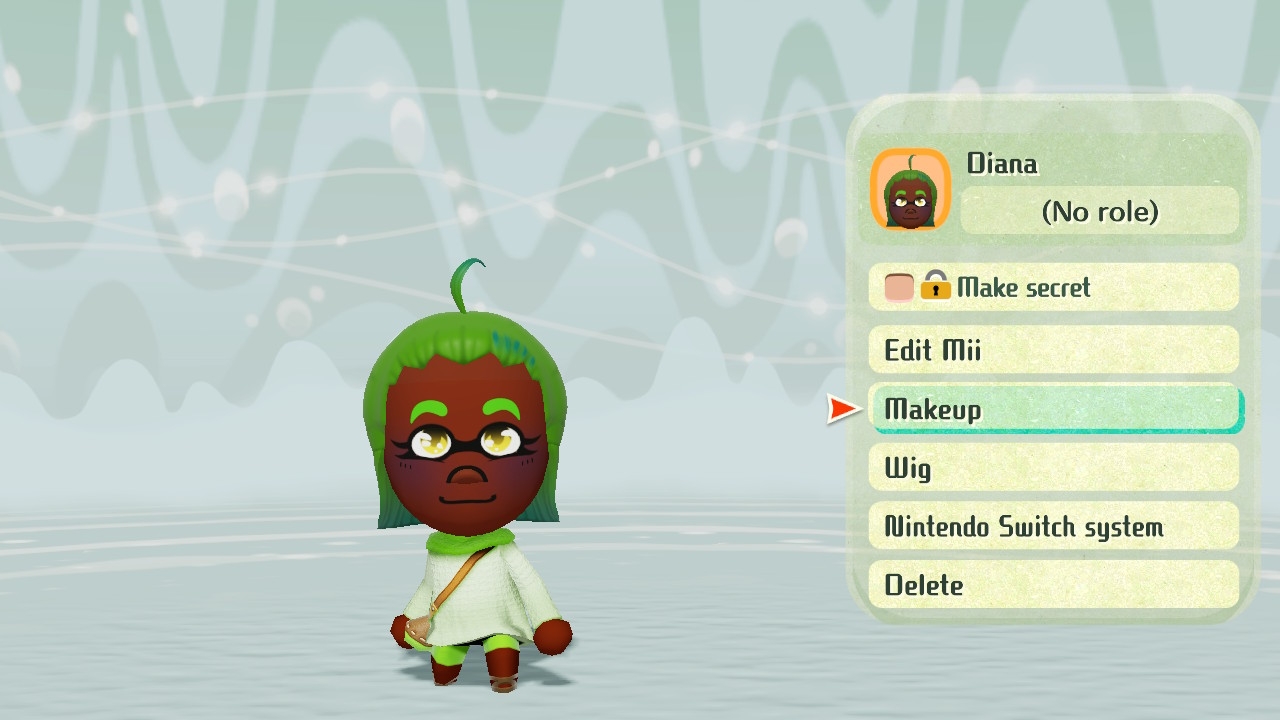Select Nintendo Switch system entry
The height and width of the screenshot is (720, 1280).
1053,527
